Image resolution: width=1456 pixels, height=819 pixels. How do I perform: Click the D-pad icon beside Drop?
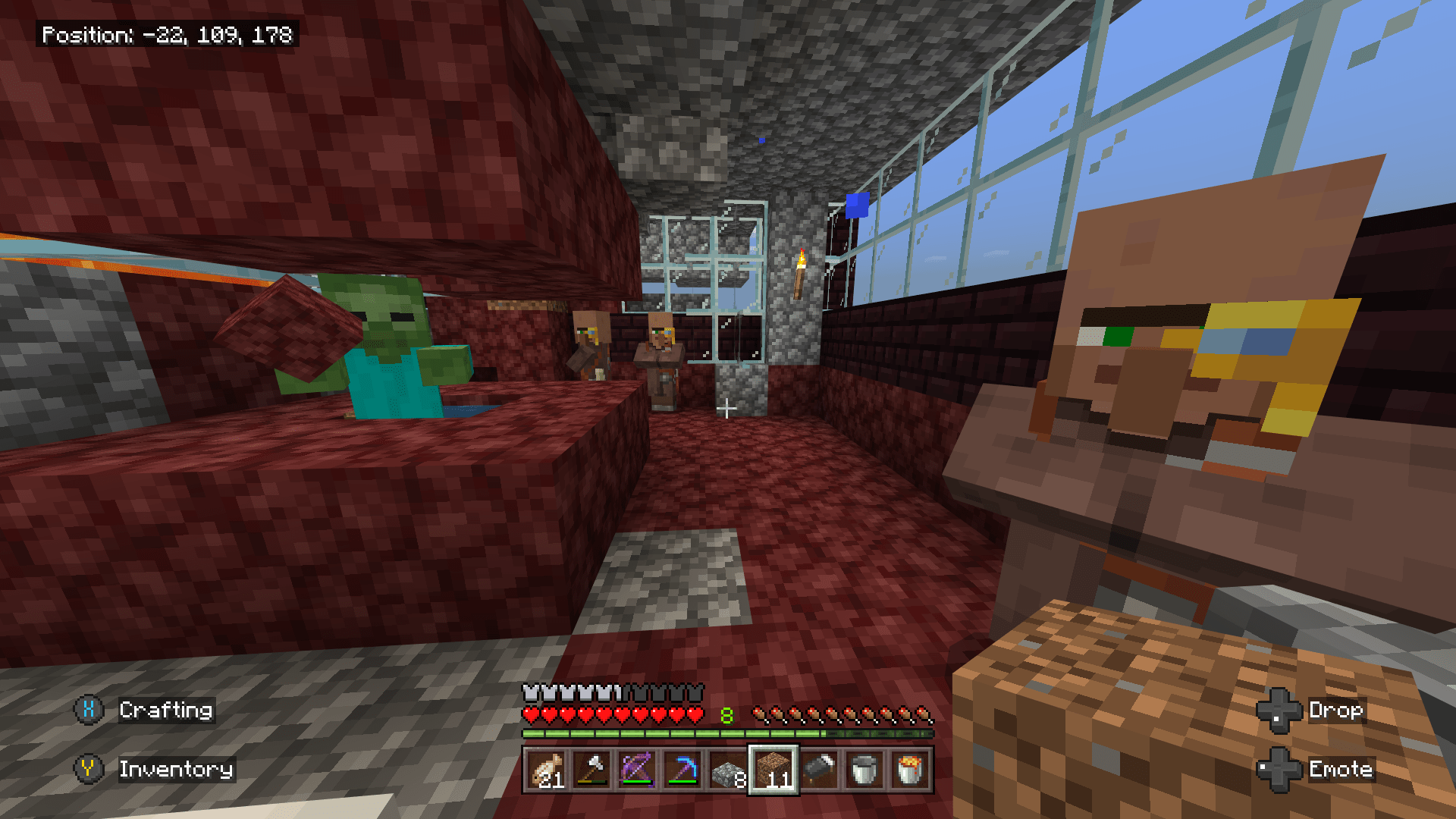coord(1281,711)
